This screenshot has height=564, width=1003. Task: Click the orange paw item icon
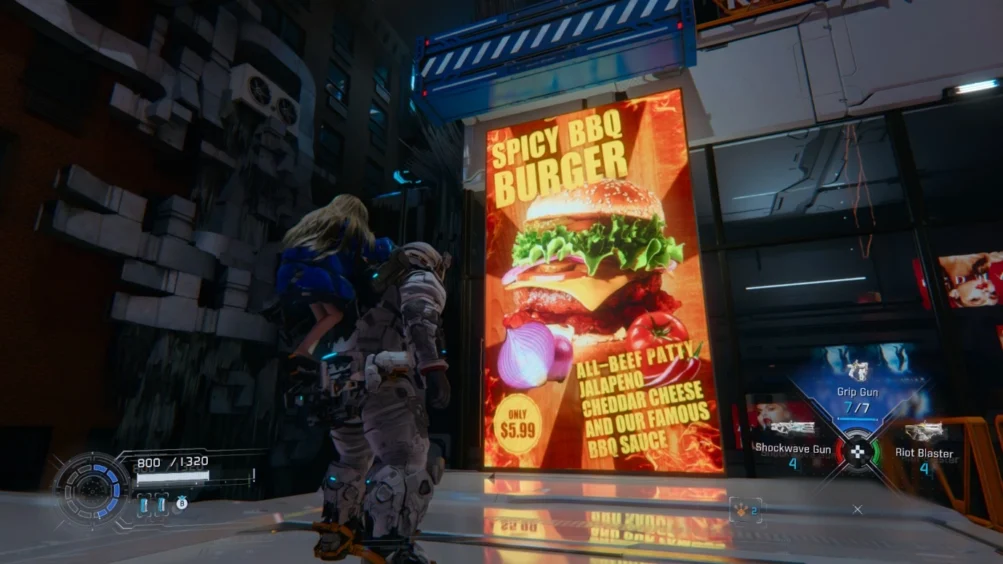(x=742, y=508)
